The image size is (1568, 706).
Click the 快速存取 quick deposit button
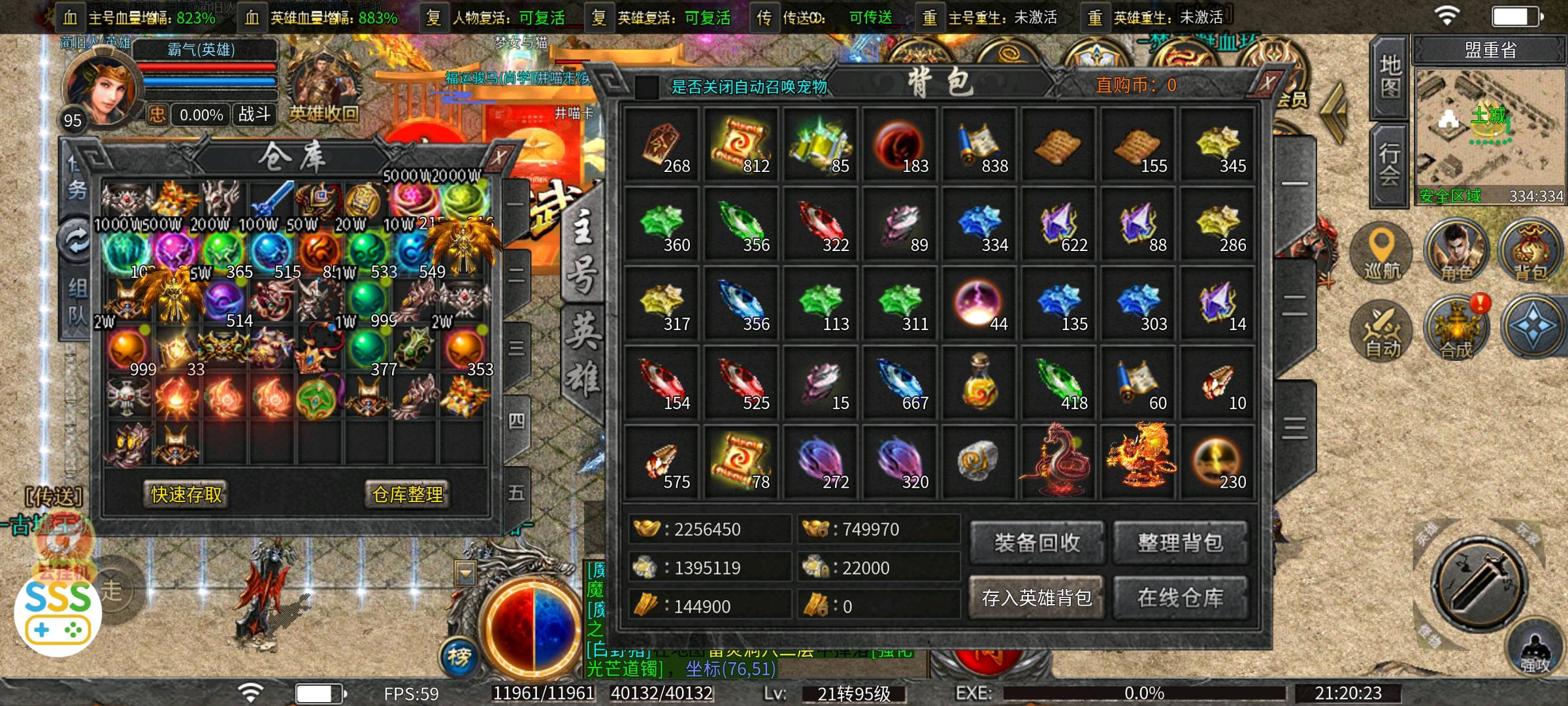point(186,494)
